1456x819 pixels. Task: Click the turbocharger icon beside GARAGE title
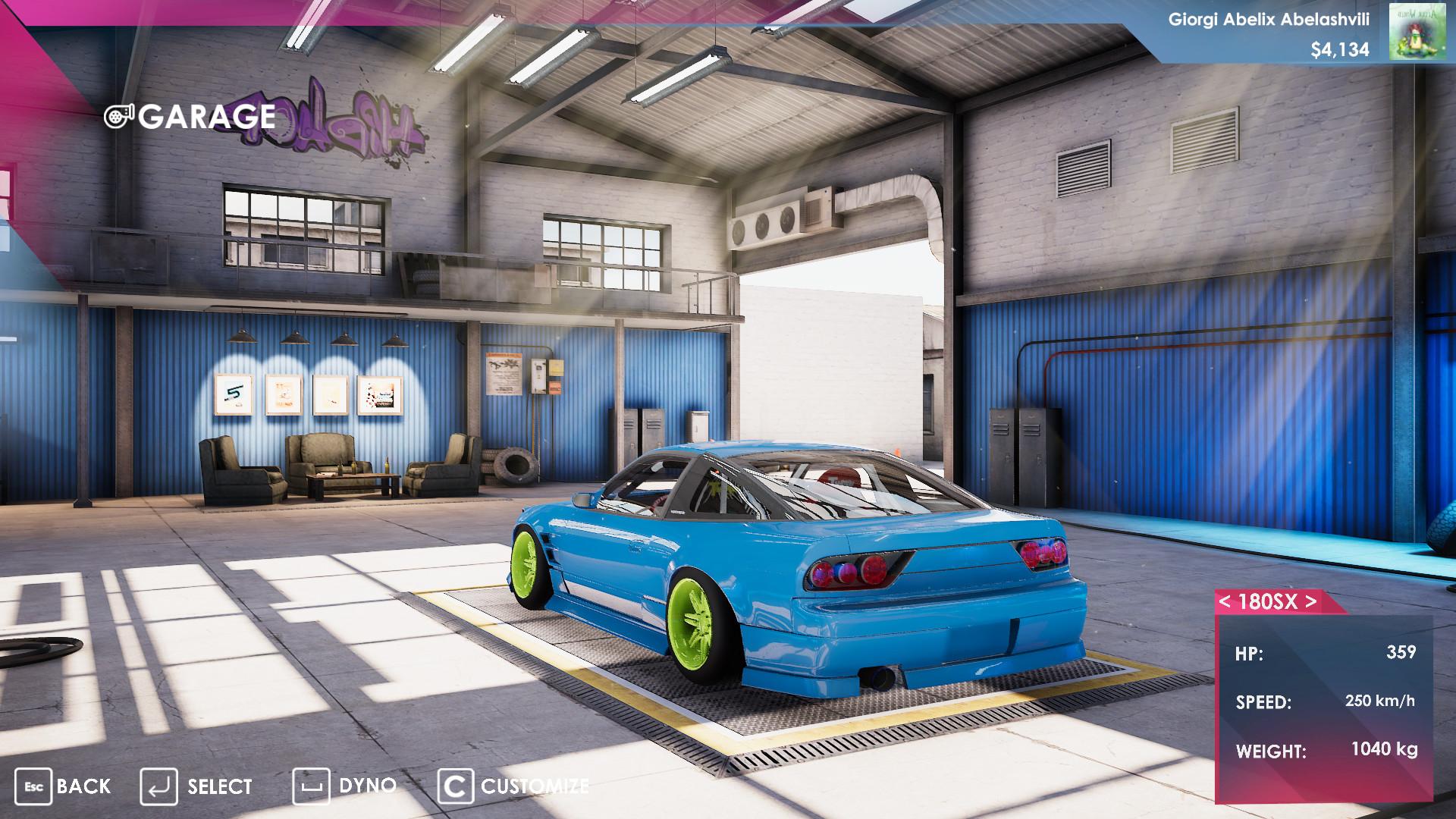120,117
